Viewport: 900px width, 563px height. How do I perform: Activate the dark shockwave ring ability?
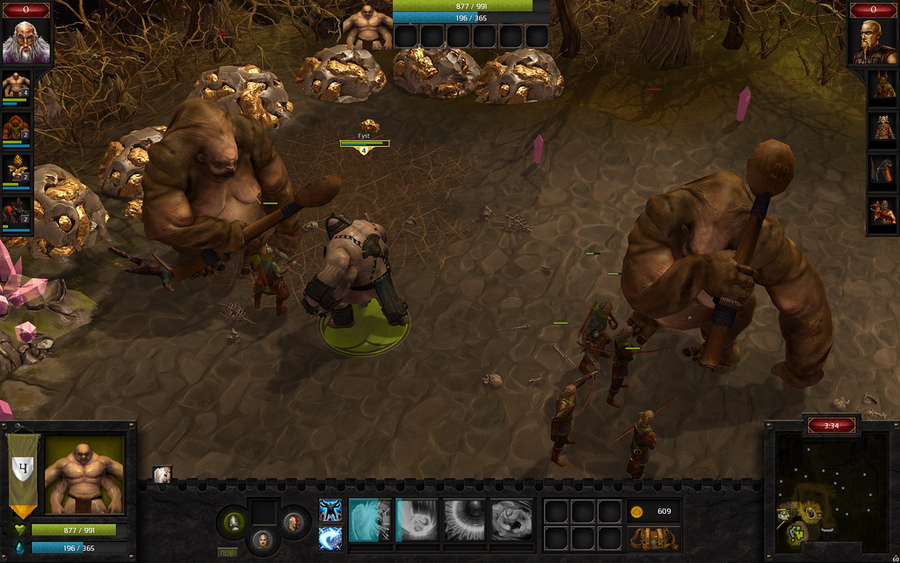click(x=464, y=520)
